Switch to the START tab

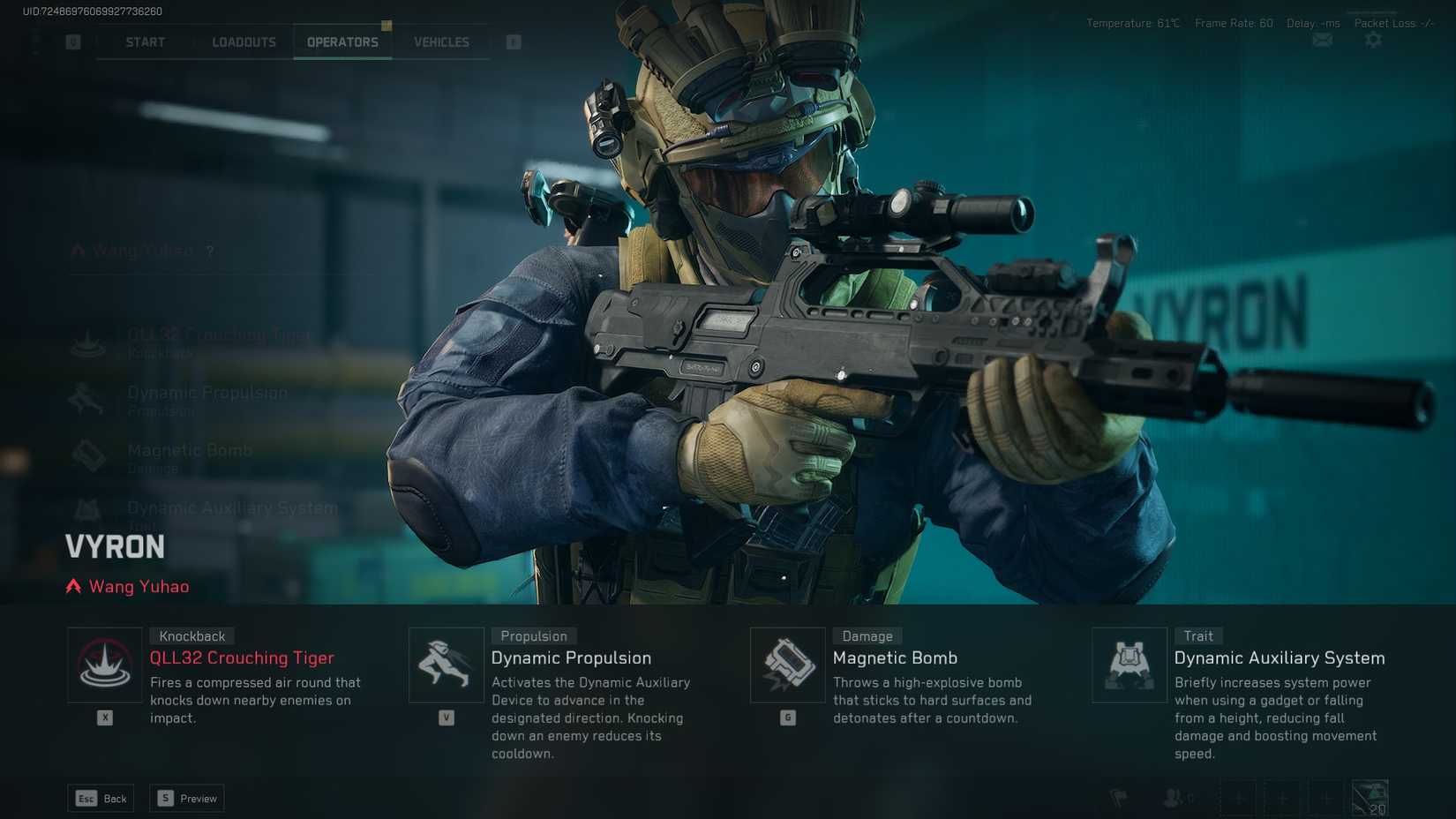point(144,41)
